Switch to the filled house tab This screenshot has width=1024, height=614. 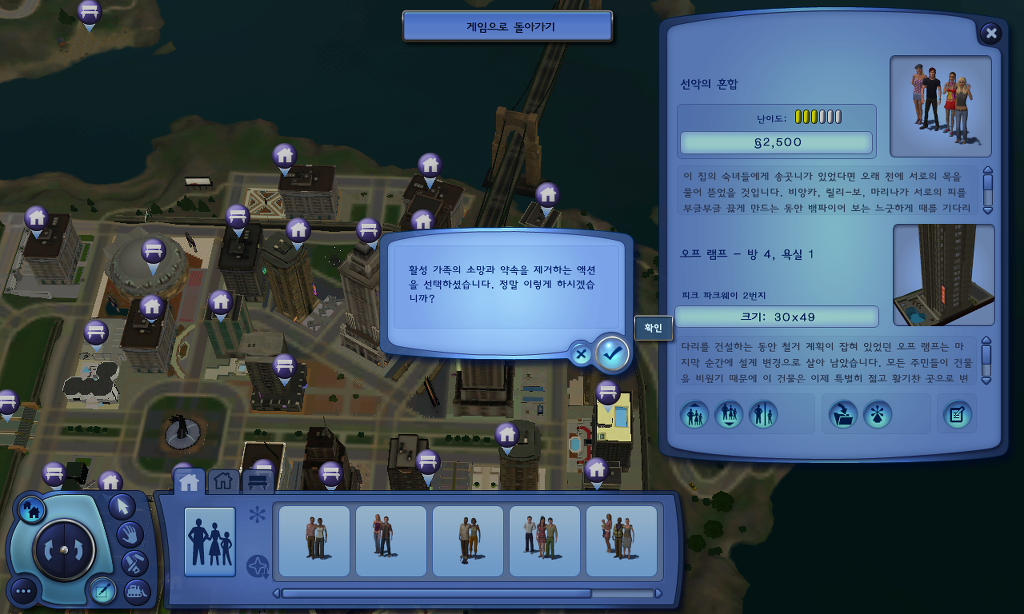[x=189, y=482]
